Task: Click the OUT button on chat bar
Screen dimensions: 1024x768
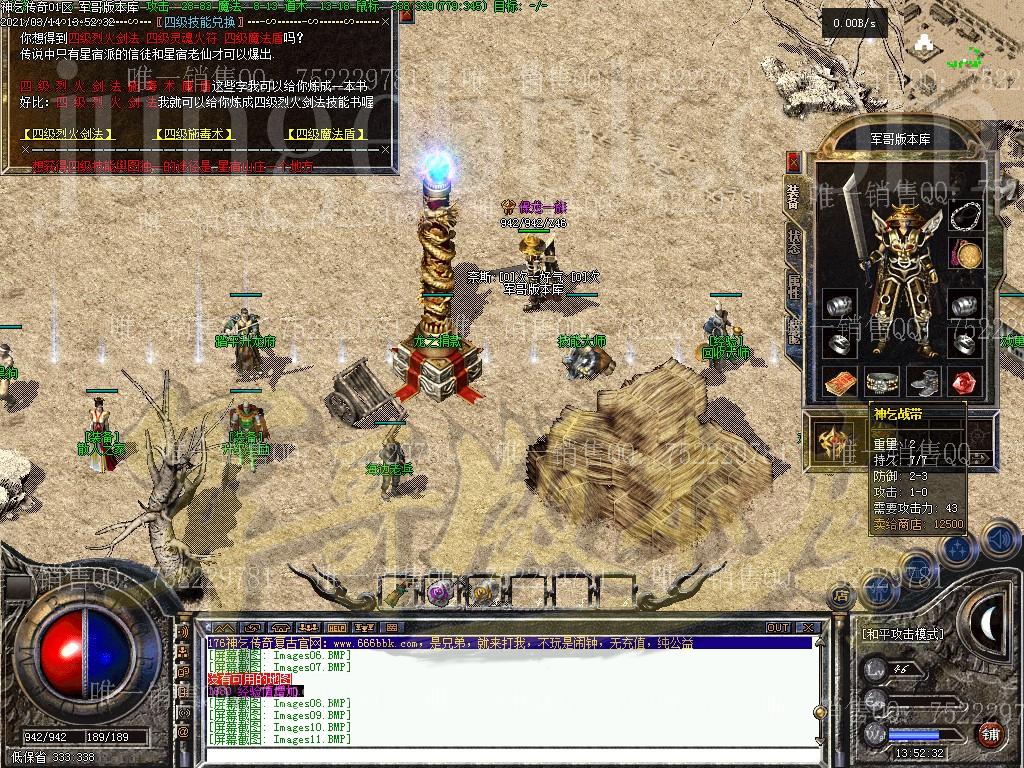Action: tap(778, 628)
